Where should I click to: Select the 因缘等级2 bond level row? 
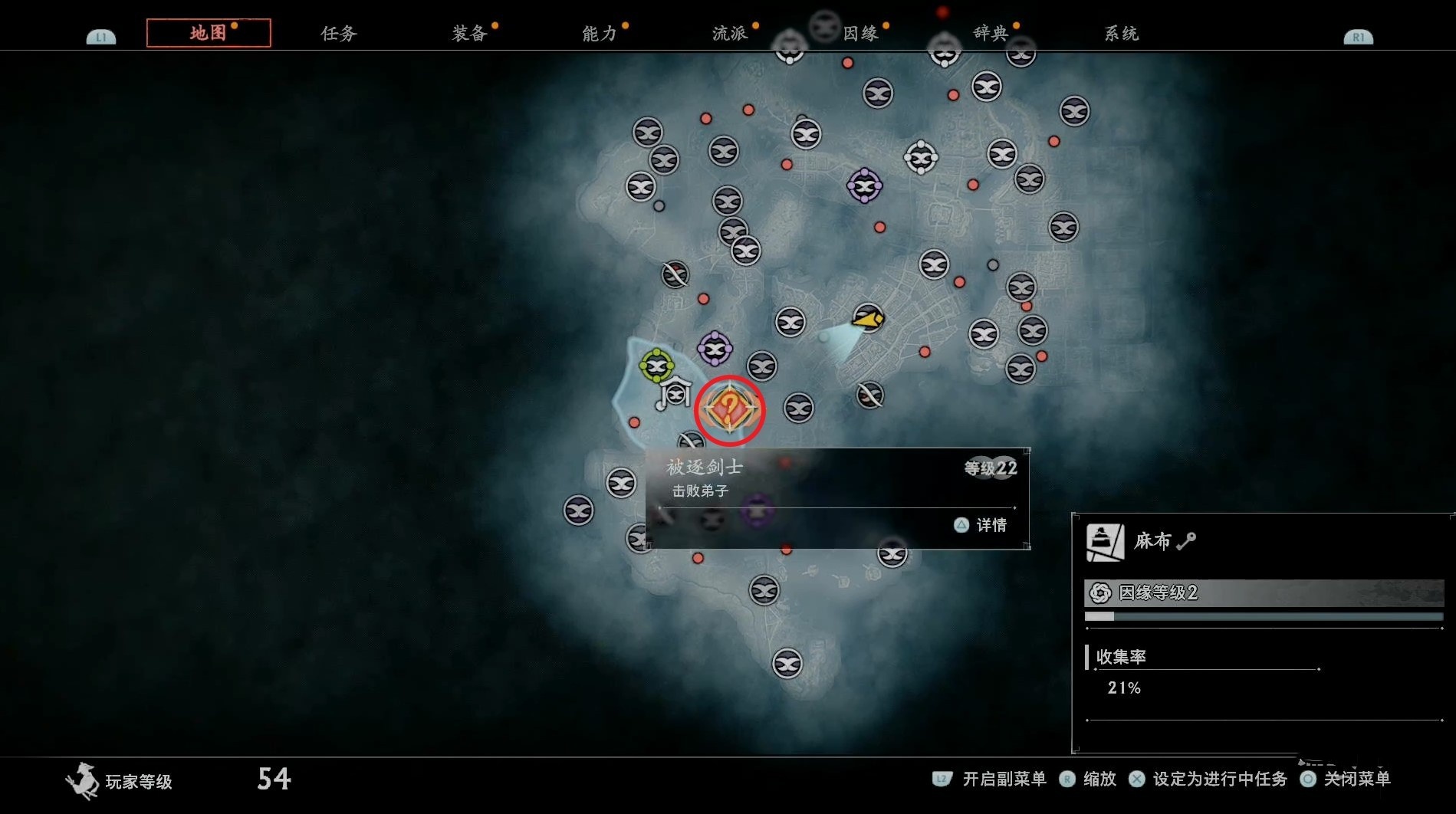(1264, 592)
